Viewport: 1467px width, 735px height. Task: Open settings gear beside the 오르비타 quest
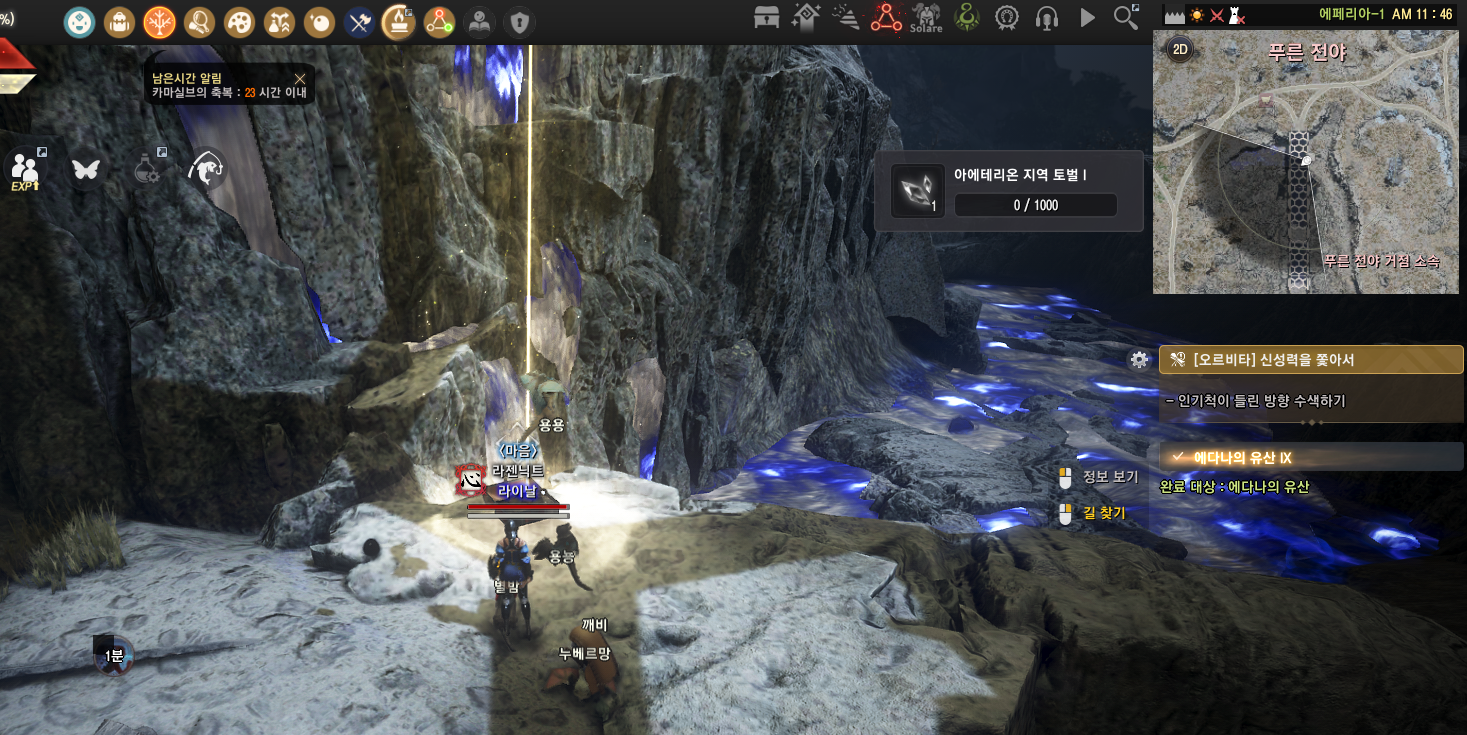tap(1139, 360)
